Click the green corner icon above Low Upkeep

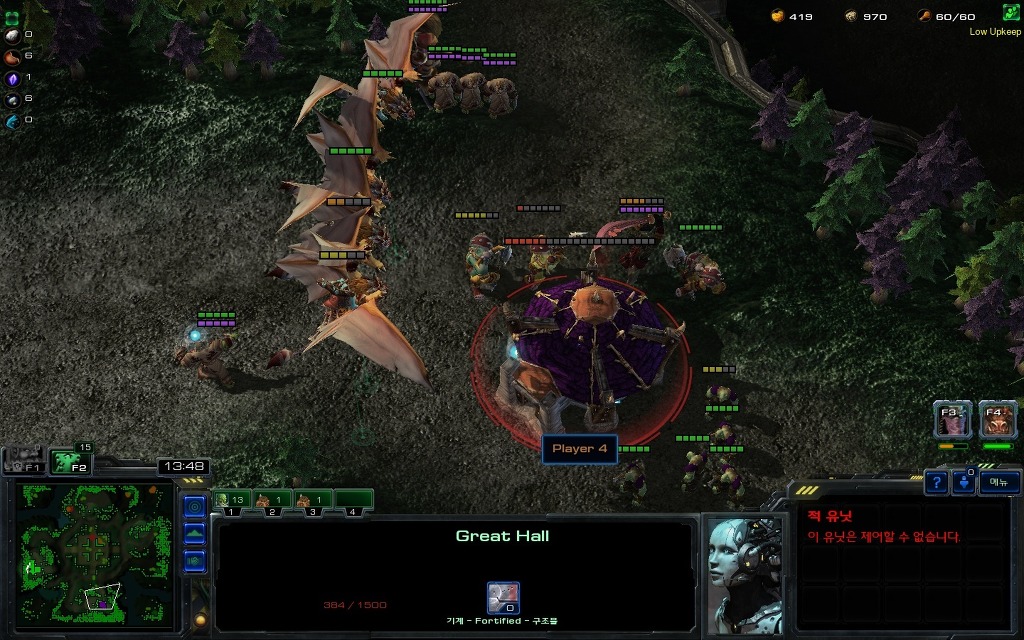click(x=1011, y=12)
